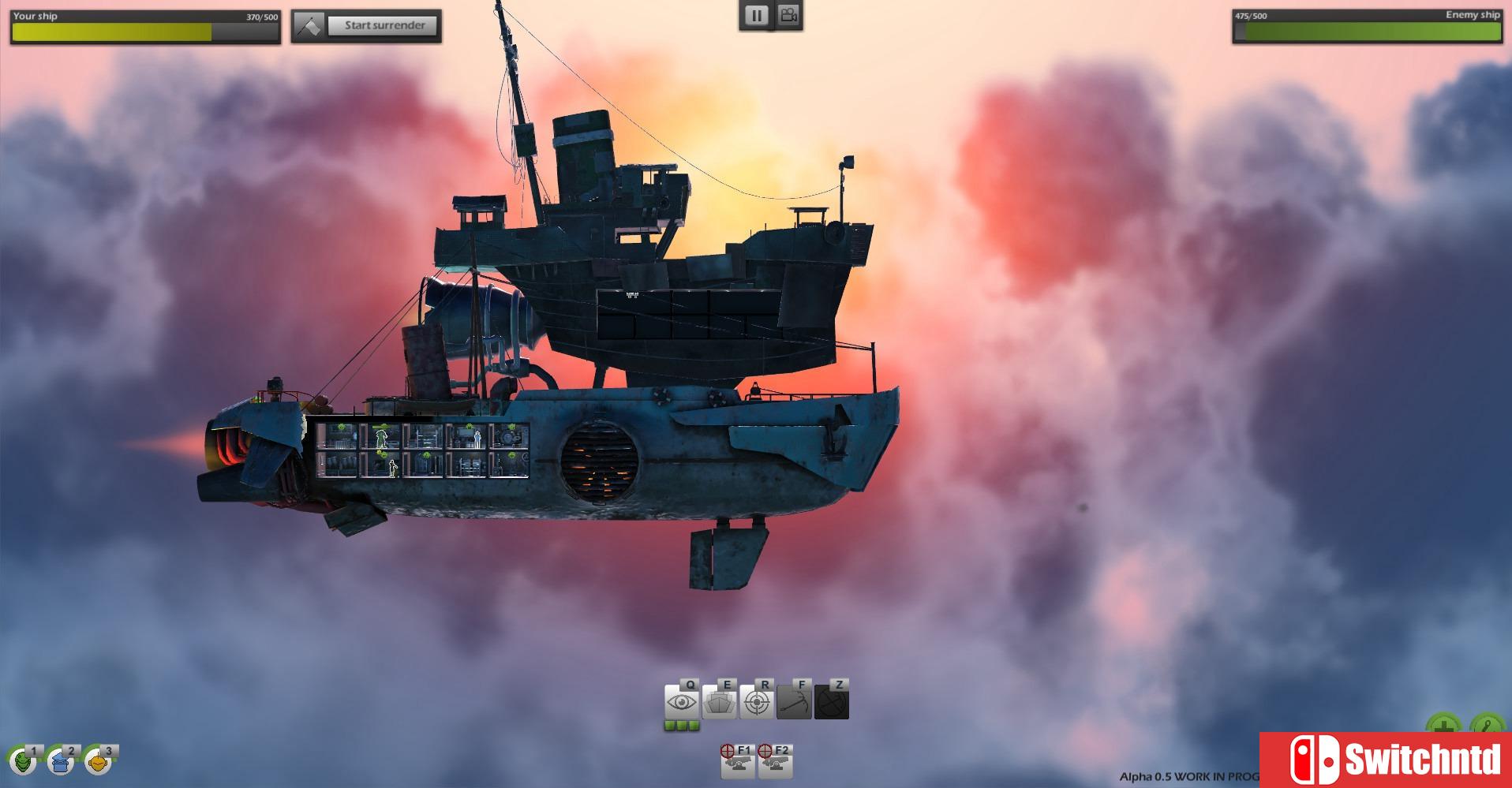Use the grappling hook ability
The width and height of the screenshot is (1512, 788).
point(794,701)
